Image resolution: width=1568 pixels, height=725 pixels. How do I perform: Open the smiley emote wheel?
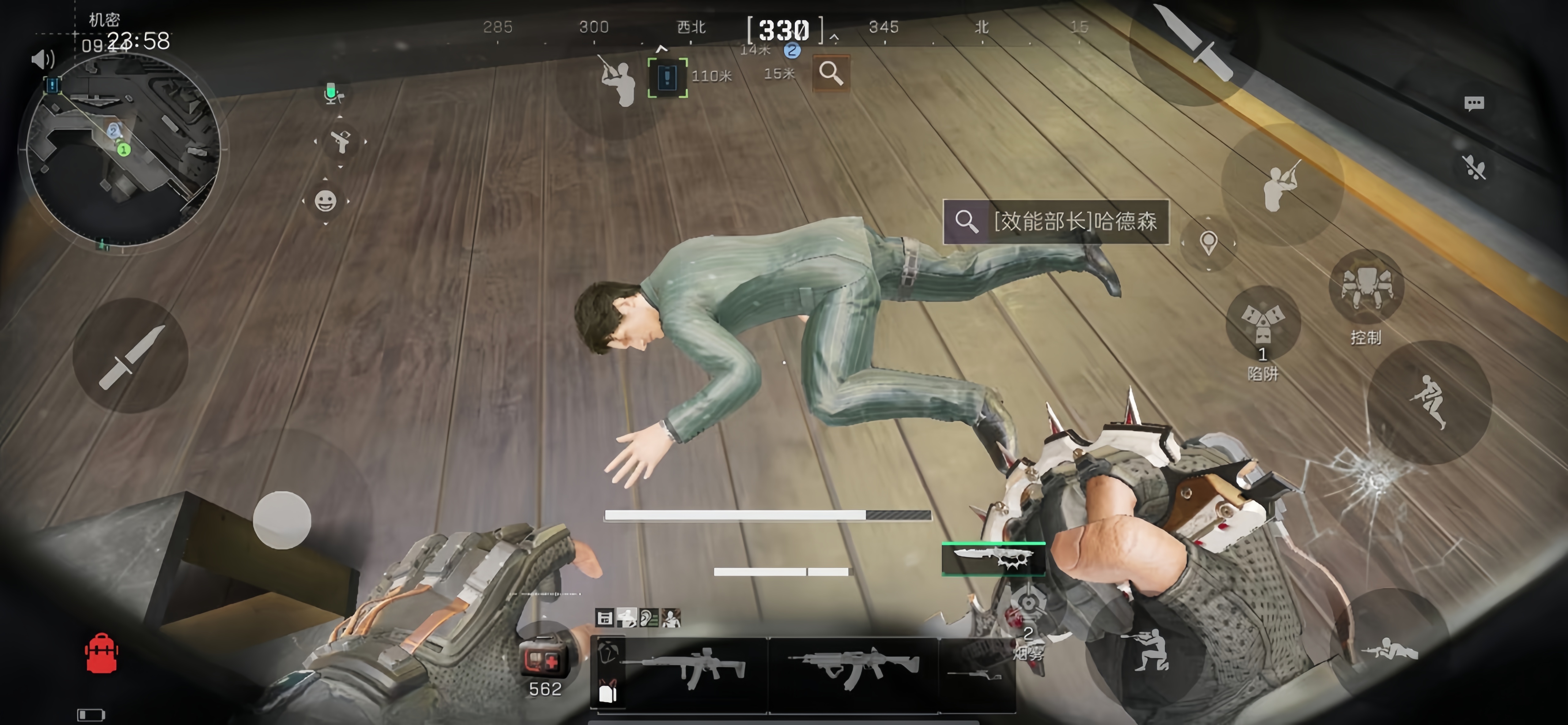(x=326, y=201)
